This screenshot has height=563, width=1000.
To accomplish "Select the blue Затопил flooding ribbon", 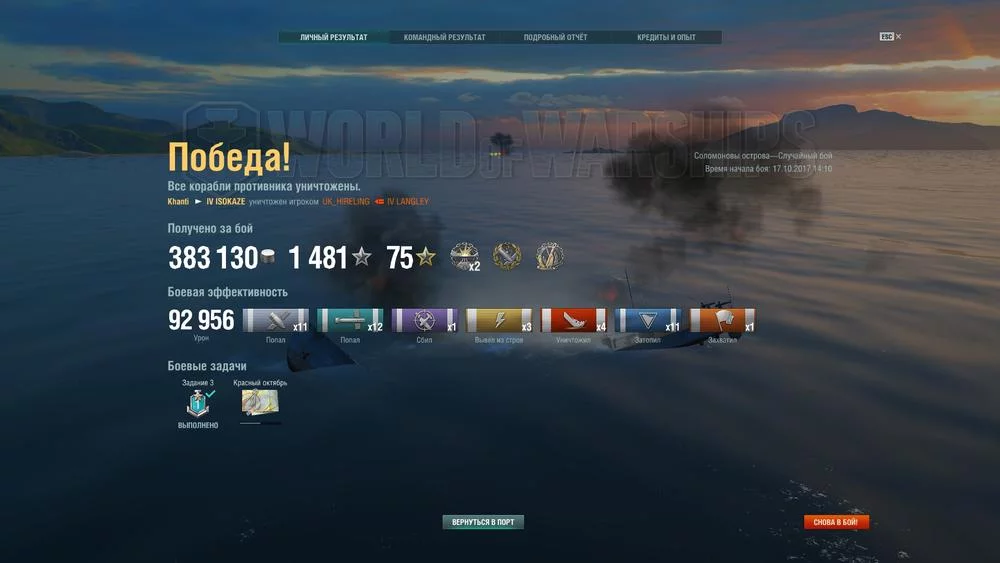I will [647, 320].
